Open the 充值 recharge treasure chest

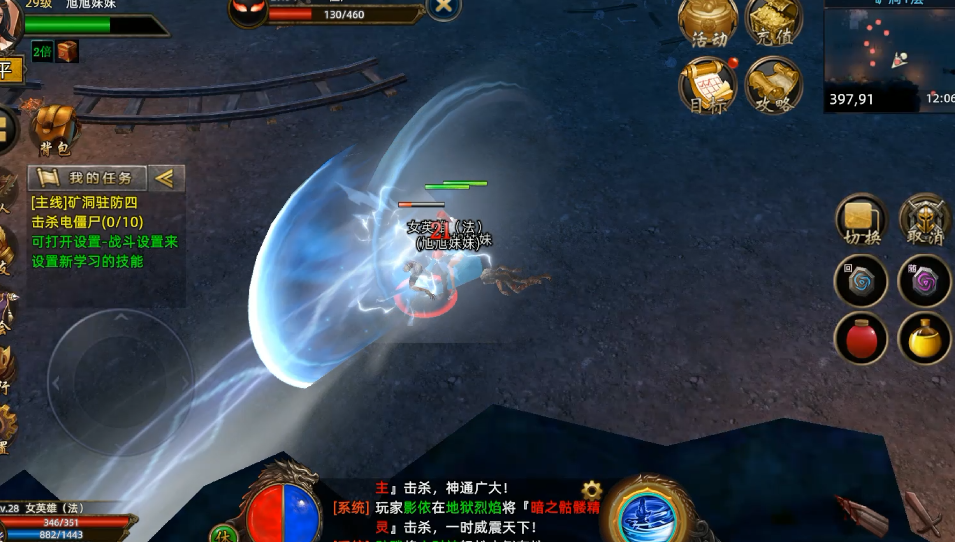tap(772, 22)
